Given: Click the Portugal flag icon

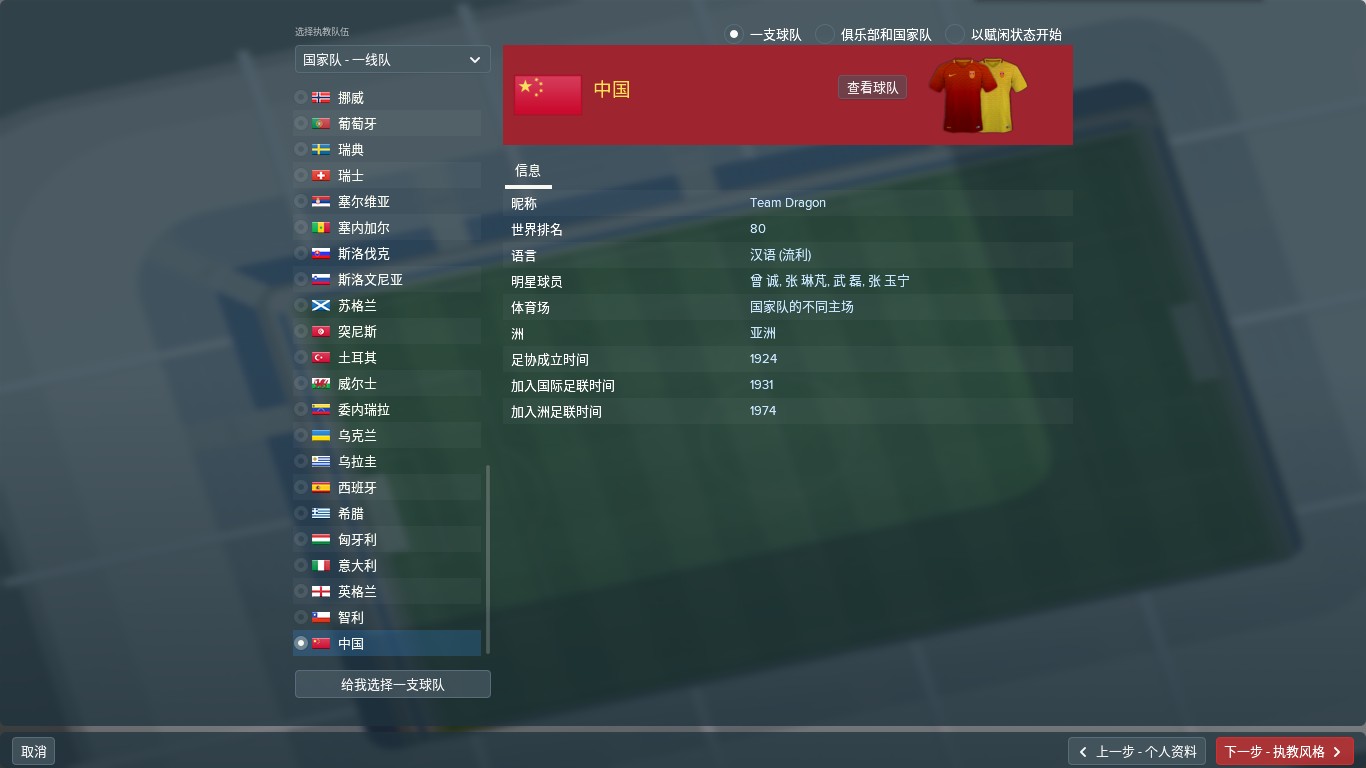Looking at the screenshot, I should pos(320,123).
